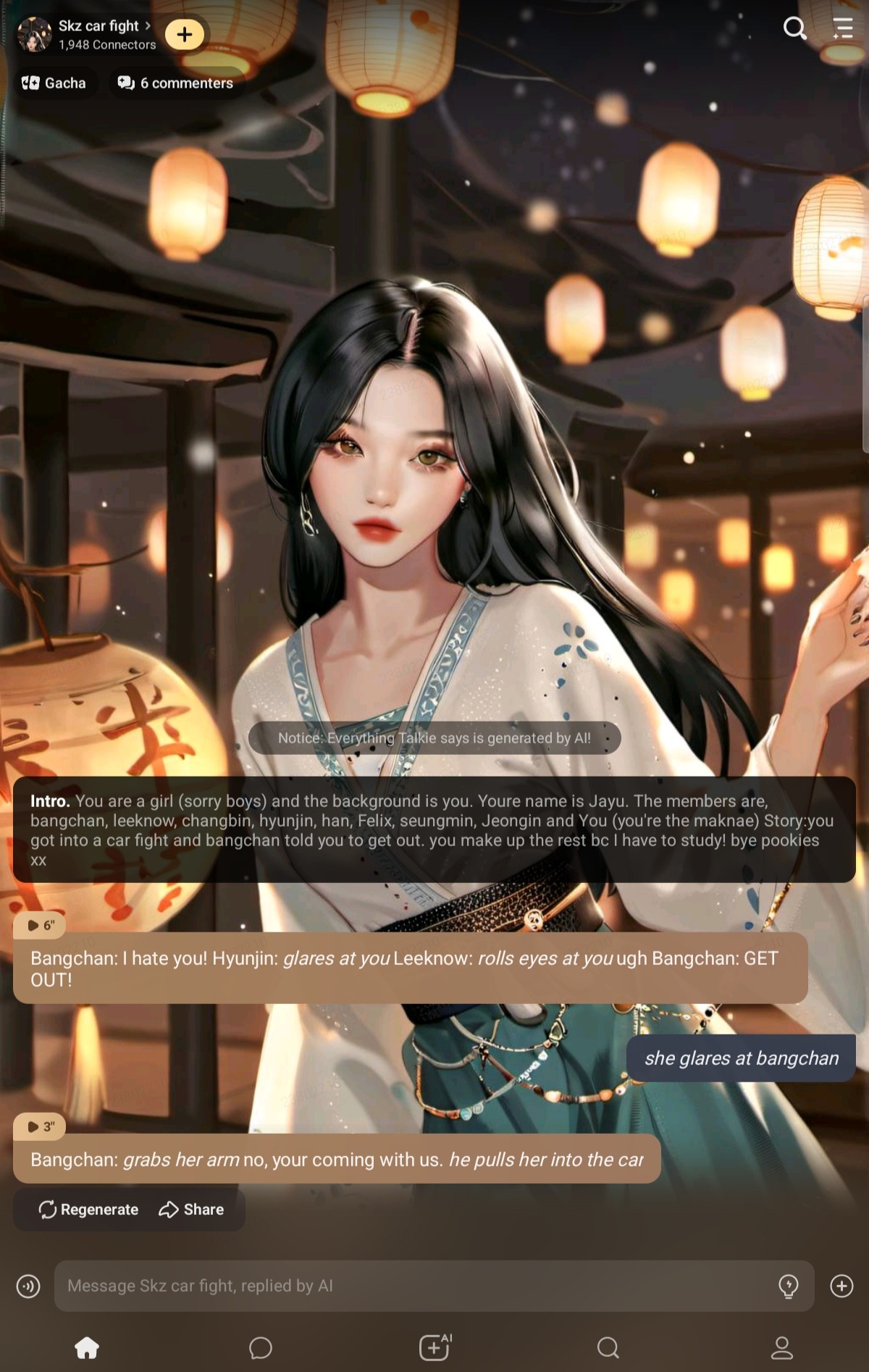This screenshot has height=1372, width=869.
Task: Open the AI create tab
Action: (434, 1347)
